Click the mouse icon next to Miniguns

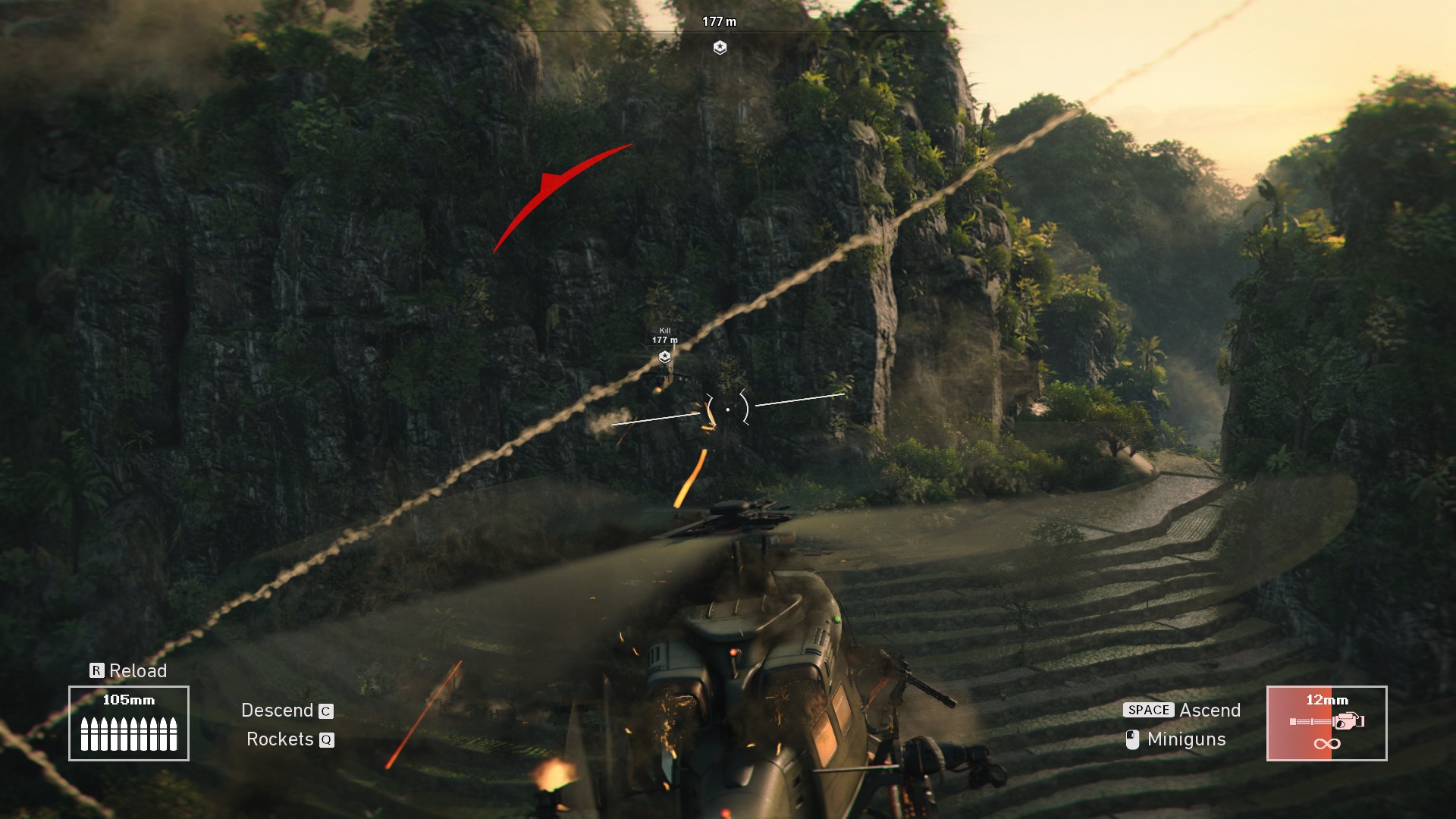[x=1132, y=740]
